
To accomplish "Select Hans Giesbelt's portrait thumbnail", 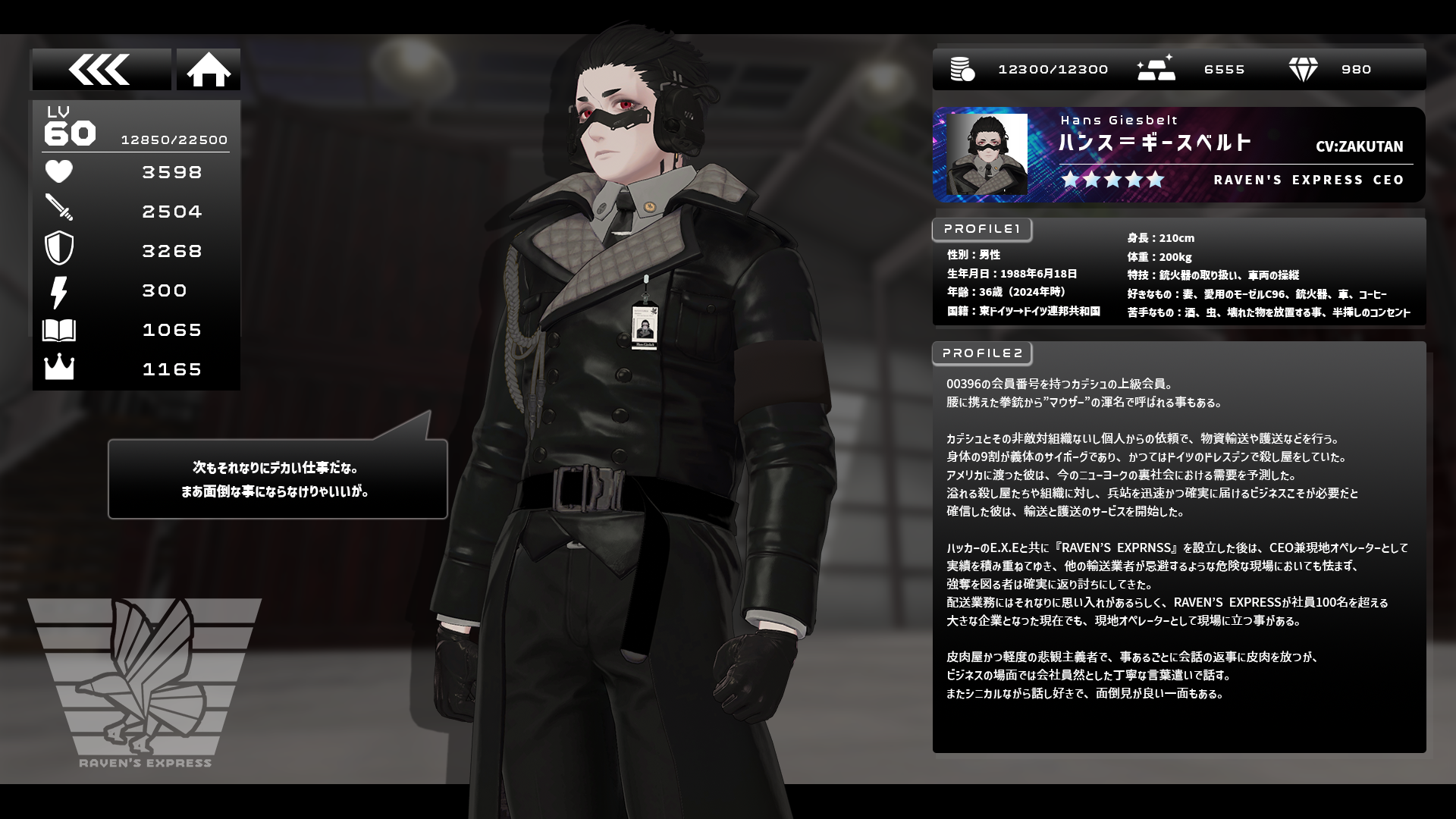I will [987, 155].
